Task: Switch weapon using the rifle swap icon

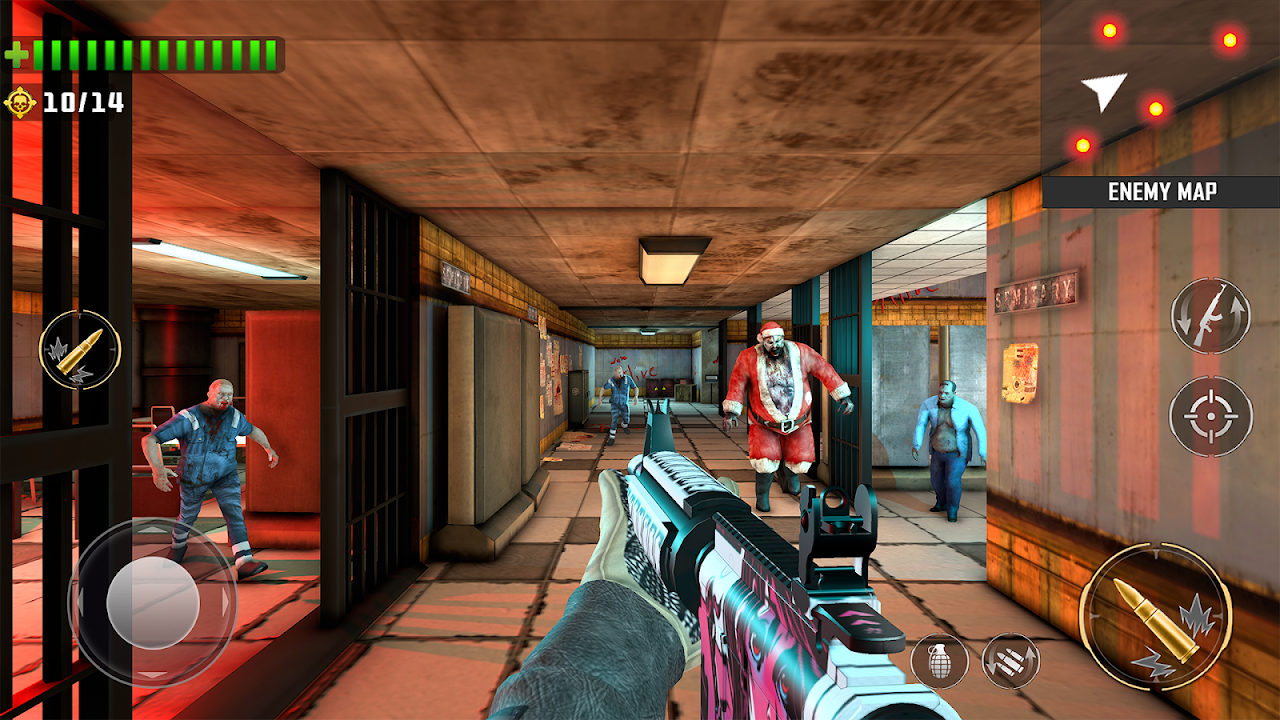Action: 1210,315
